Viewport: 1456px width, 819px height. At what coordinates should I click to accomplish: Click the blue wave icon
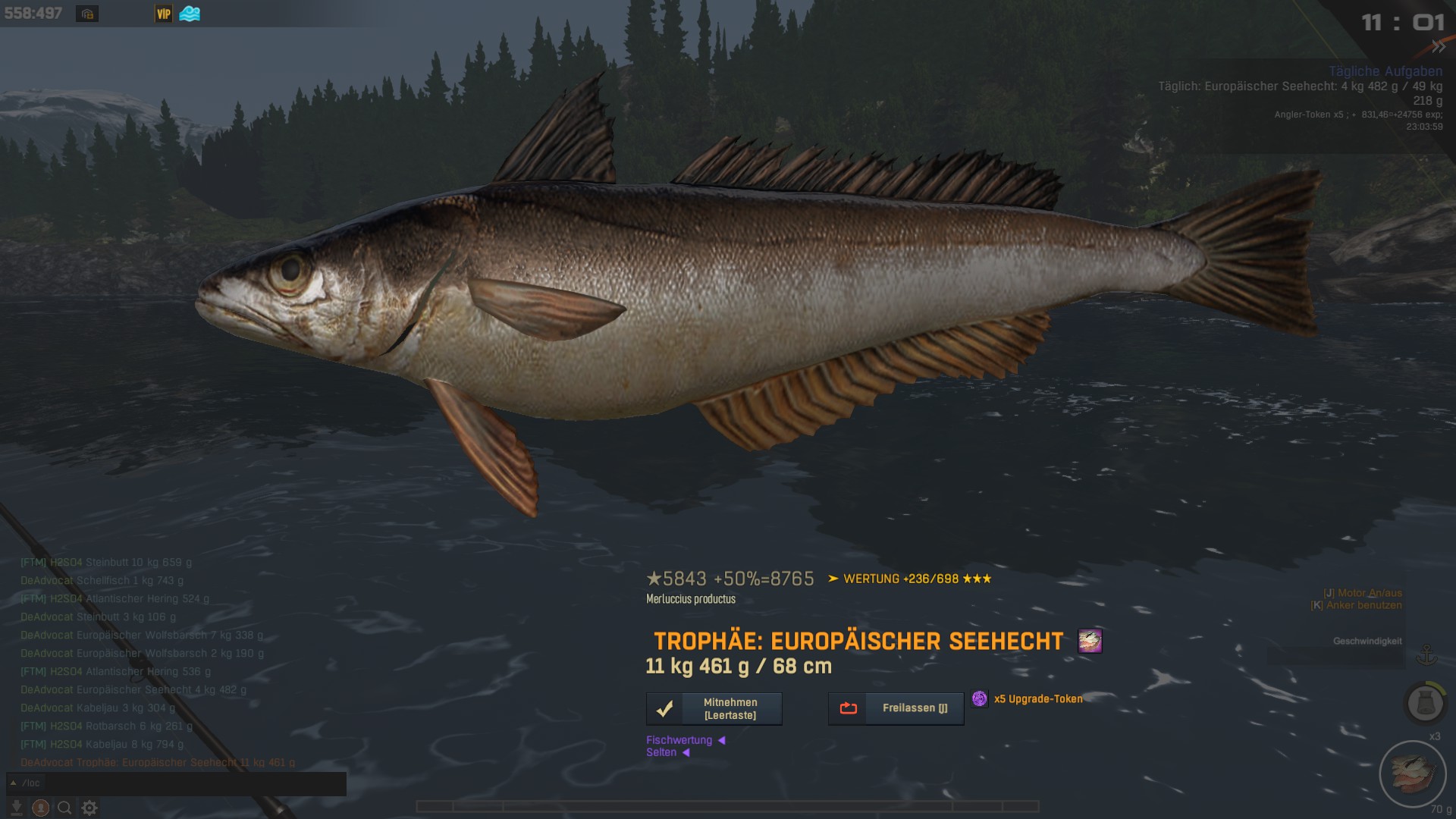click(x=190, y=14)
